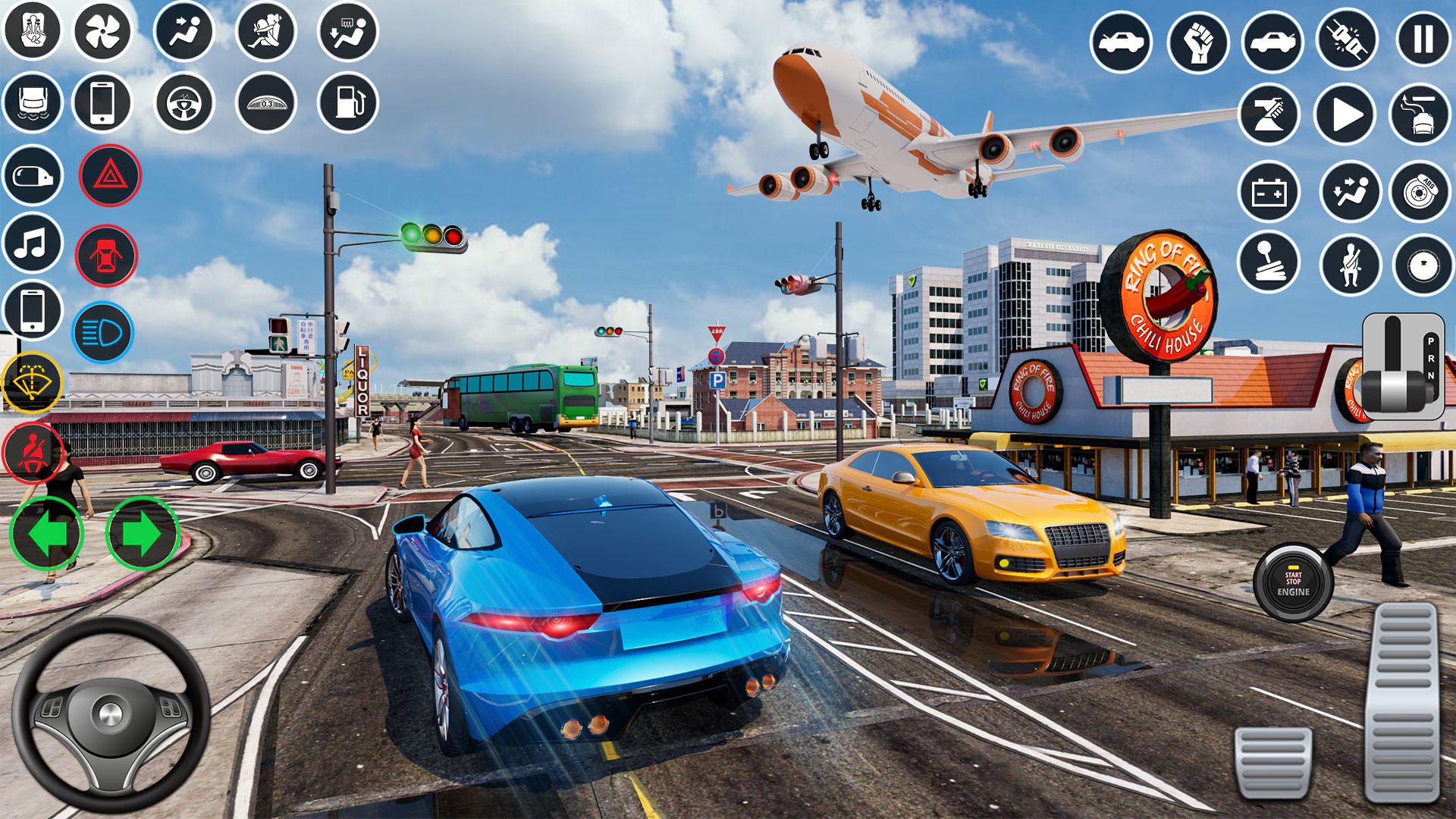Turn on the windshield wiper icon
This screenshot has width=1456, height=819.
tap(33, 382)
